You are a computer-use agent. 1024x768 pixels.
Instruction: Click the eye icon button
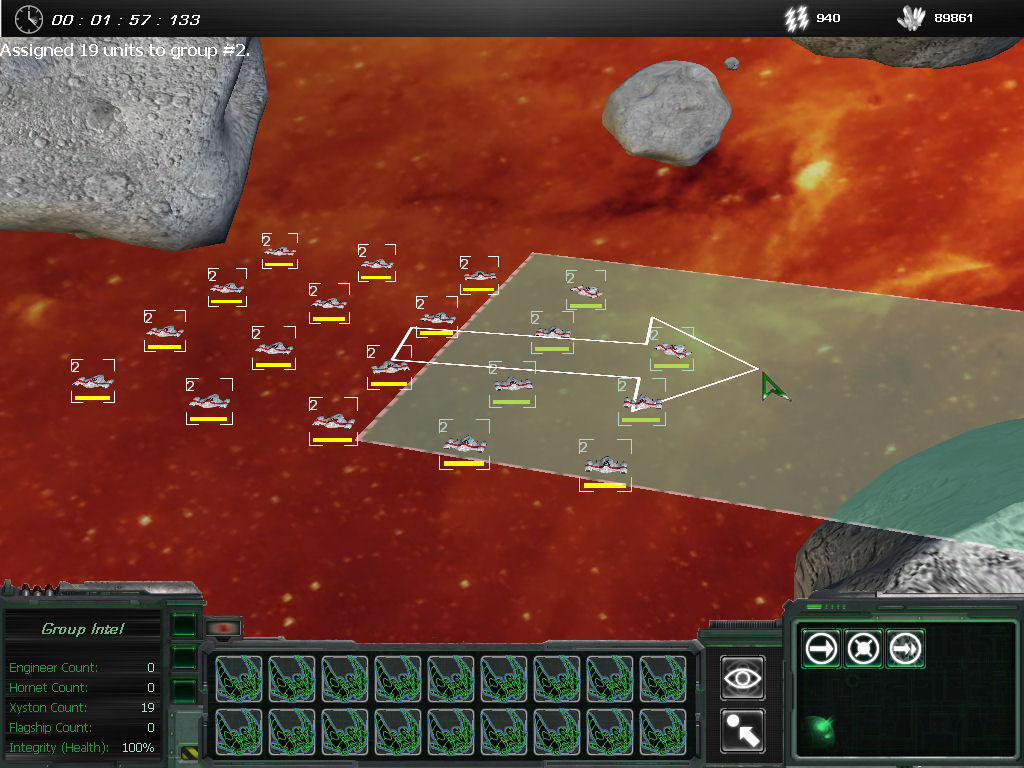pyautogui.click(x=743, y=677)
